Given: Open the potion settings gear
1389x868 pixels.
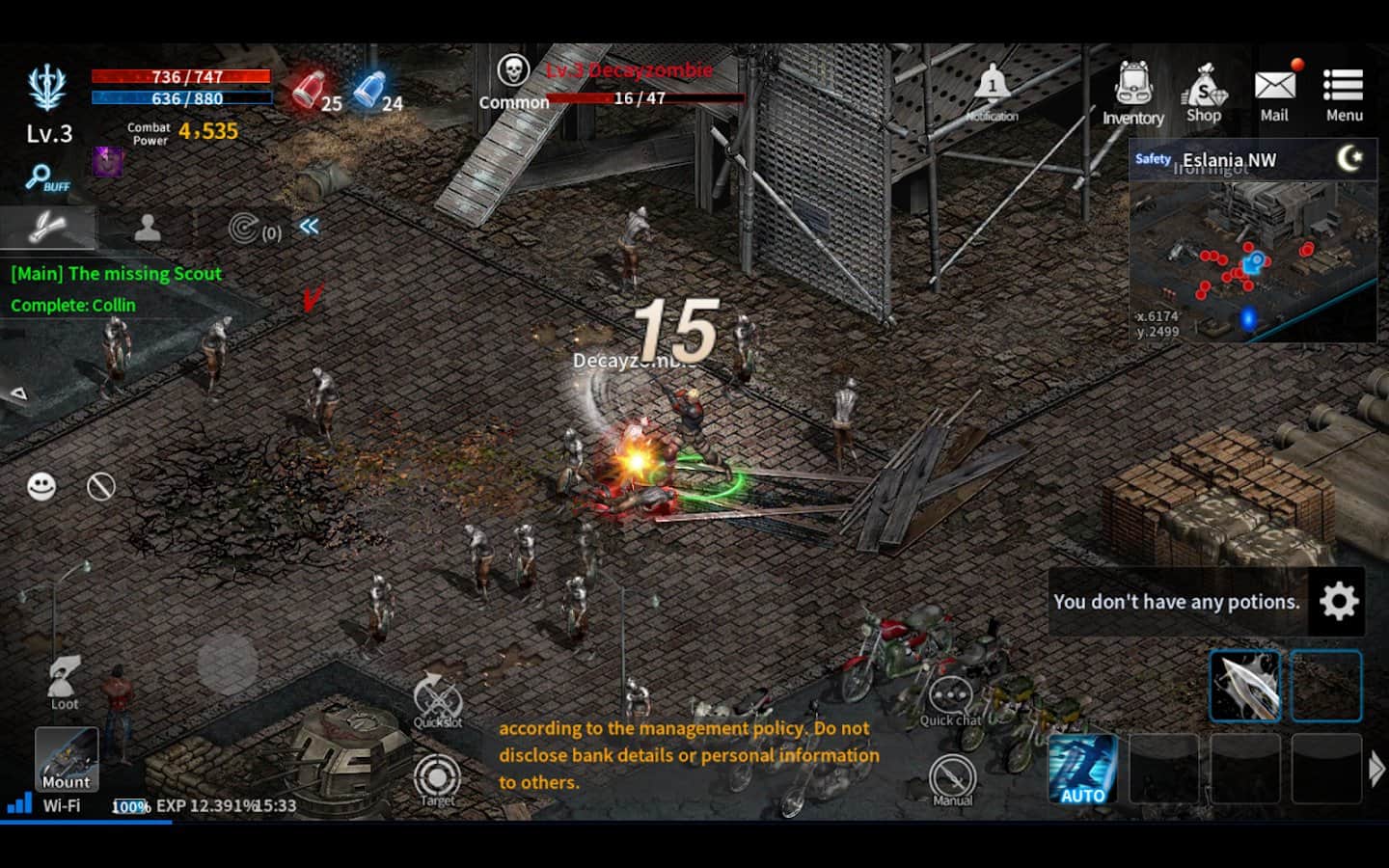Looking at the screenshot, I should pos(1338,601).
